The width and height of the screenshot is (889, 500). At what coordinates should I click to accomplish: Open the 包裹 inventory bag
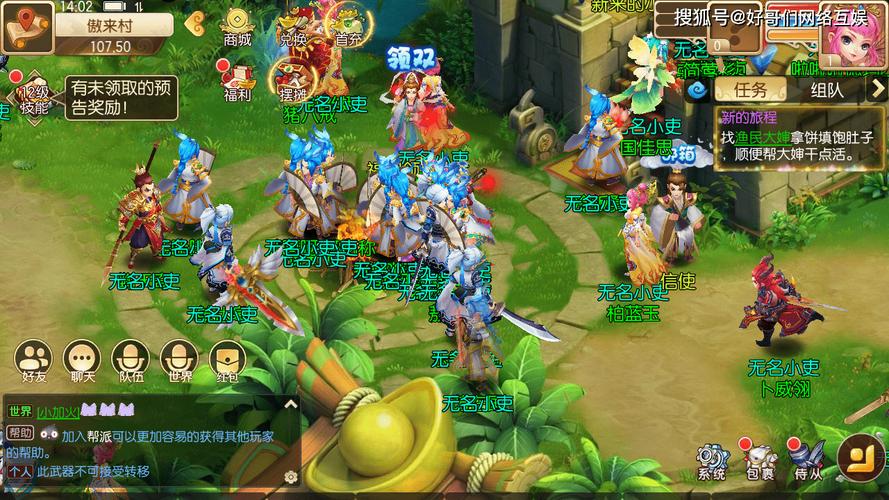click(759, 461)
